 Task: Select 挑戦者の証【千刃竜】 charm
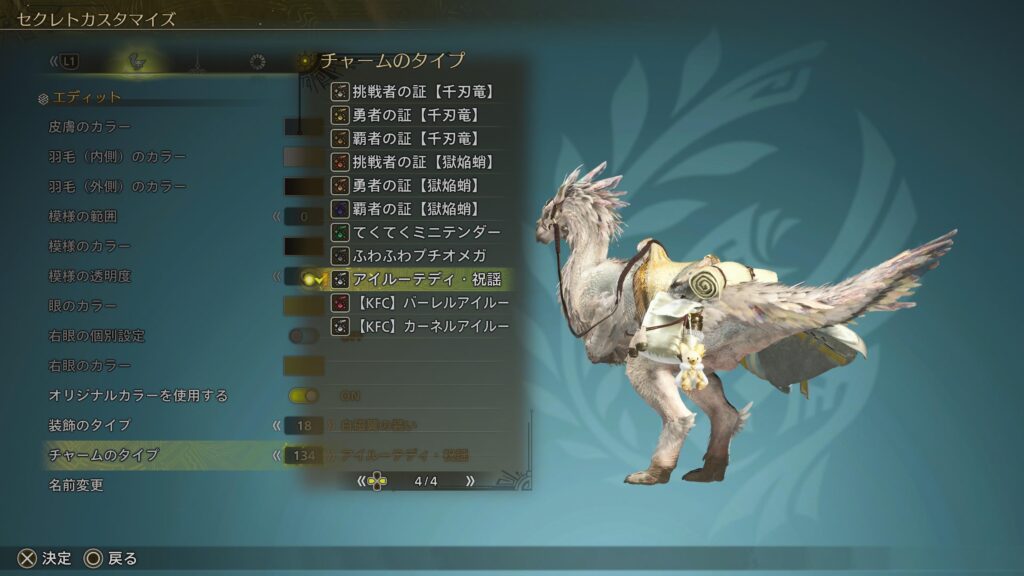click(x=422, y=92)
